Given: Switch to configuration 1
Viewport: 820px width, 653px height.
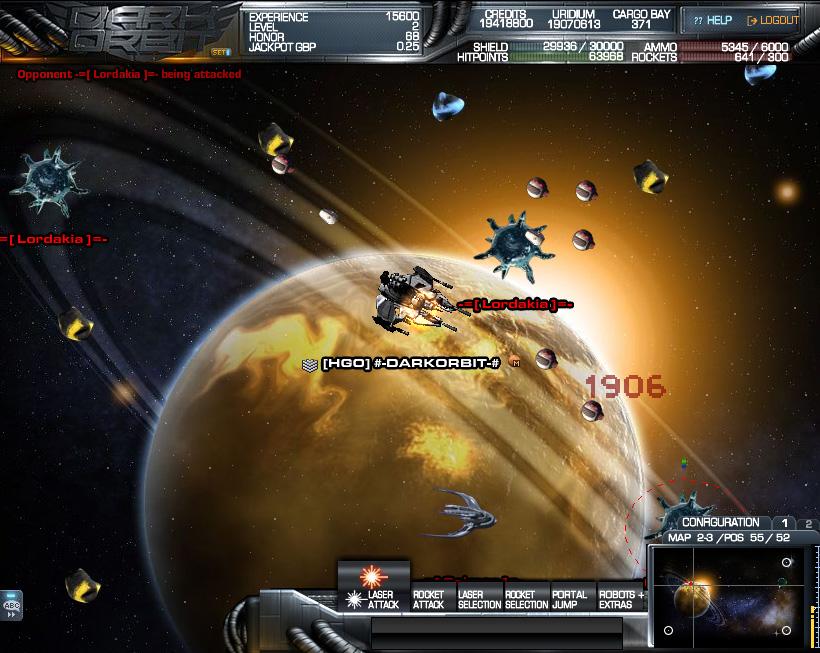Looking at the screenshot, I should click(785, 523).
